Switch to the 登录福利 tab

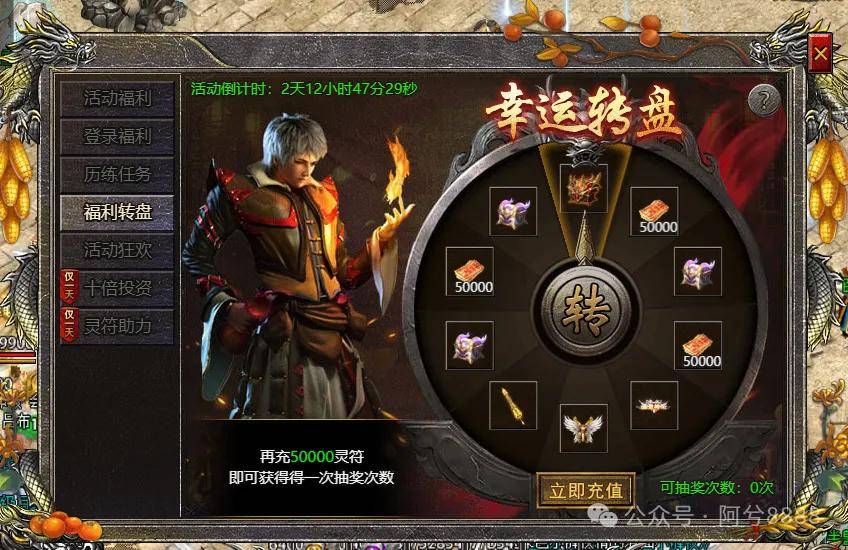[x=117, y=135]
